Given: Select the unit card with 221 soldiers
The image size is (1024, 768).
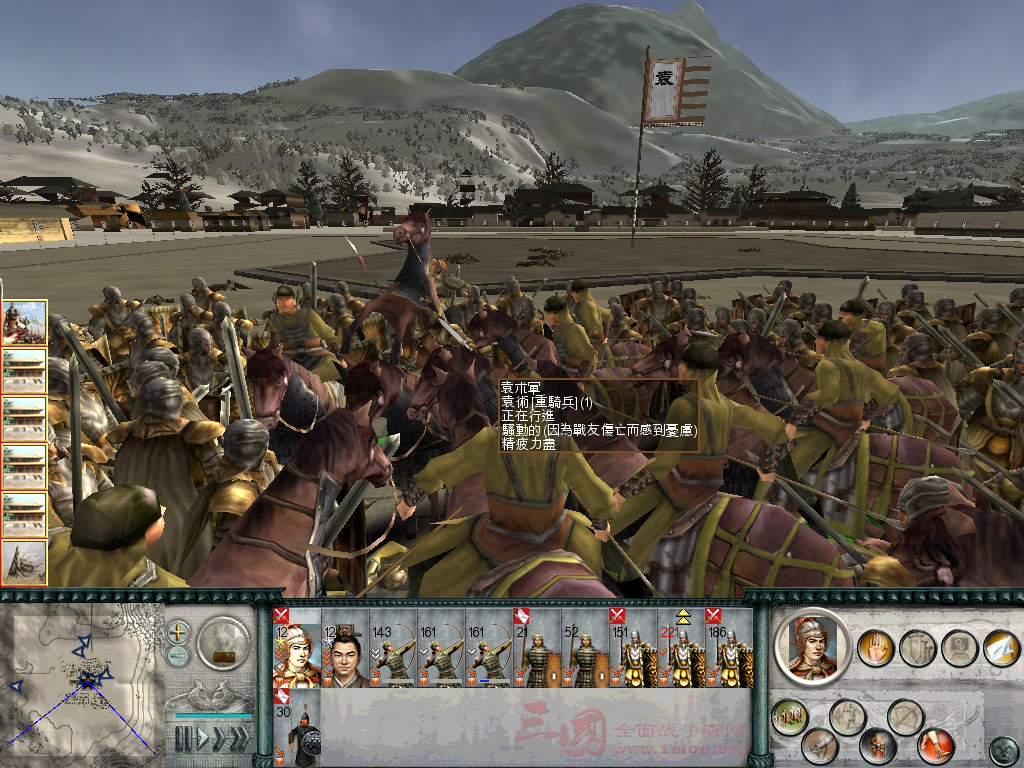Looking at the screenshot, I should tap(682, 650).
